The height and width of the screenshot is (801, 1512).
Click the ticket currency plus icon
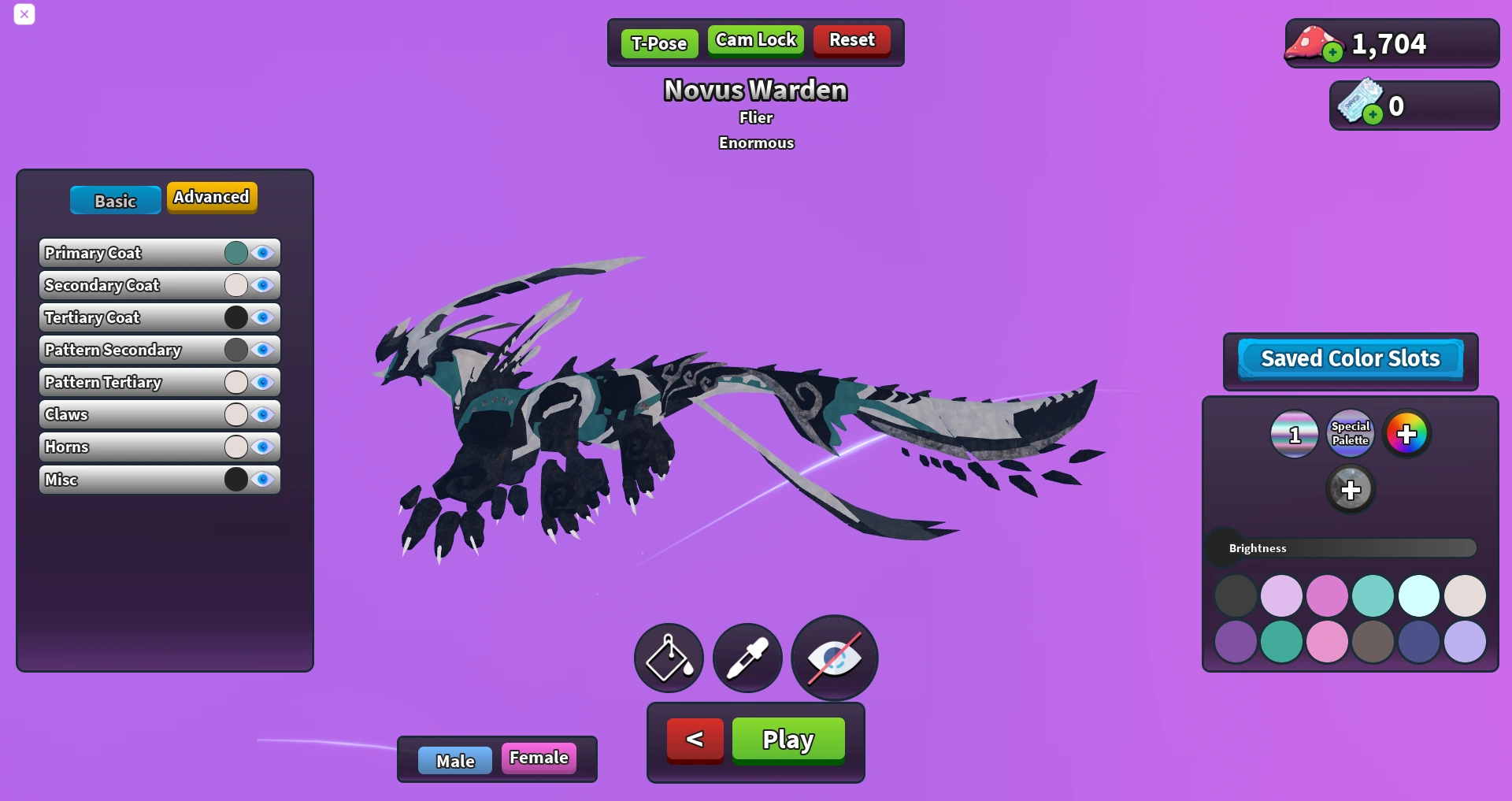(1373, 114)
